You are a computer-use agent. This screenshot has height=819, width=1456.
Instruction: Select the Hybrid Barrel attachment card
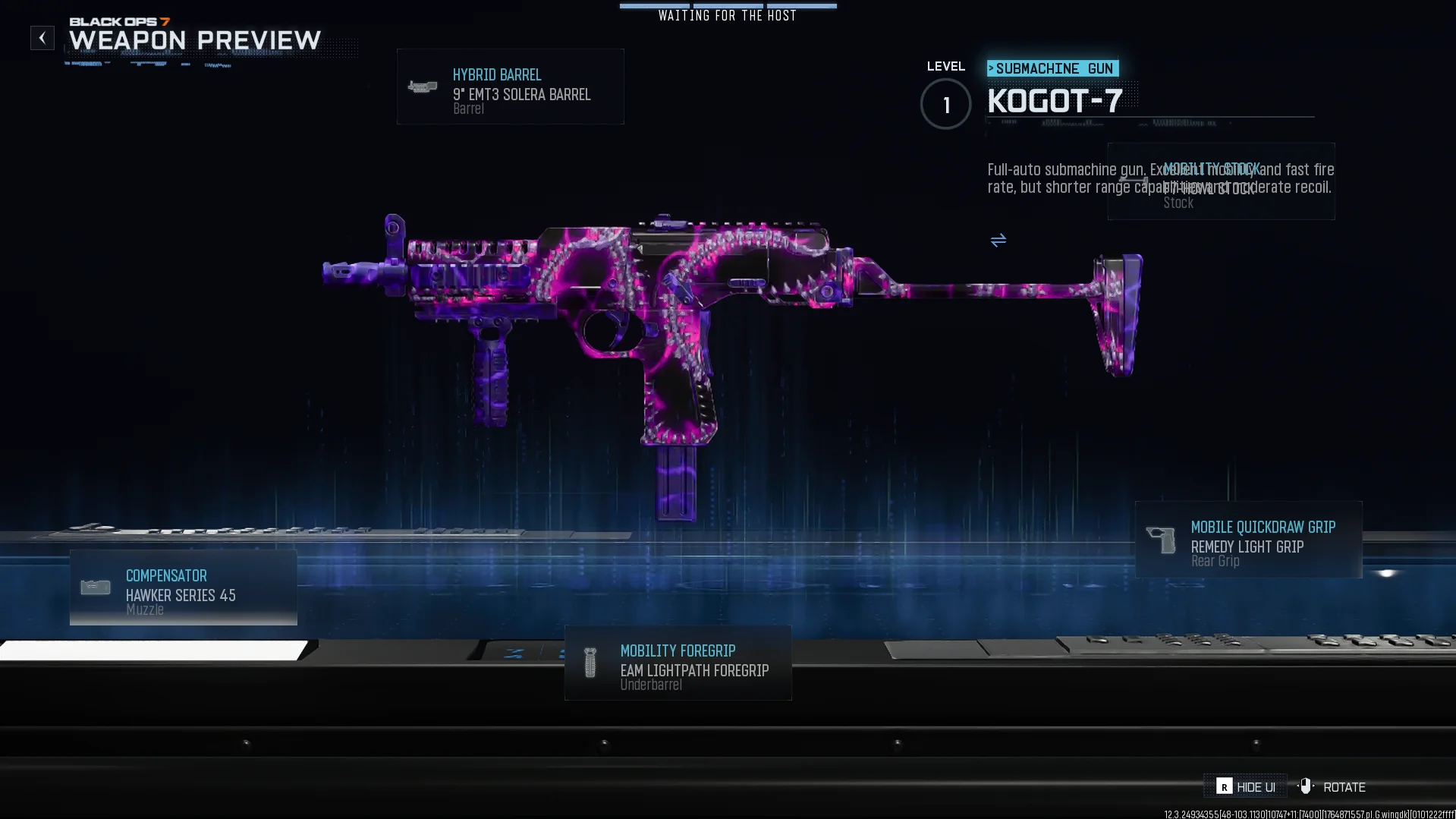tap(510, 87)
